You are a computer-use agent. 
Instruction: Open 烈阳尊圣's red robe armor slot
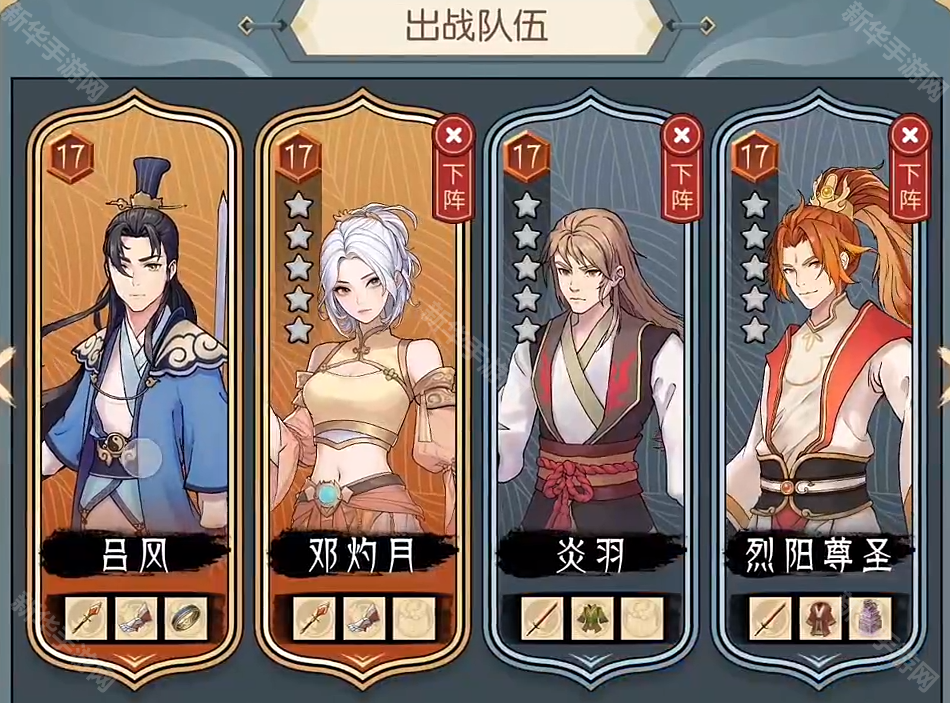coord(819,619)
